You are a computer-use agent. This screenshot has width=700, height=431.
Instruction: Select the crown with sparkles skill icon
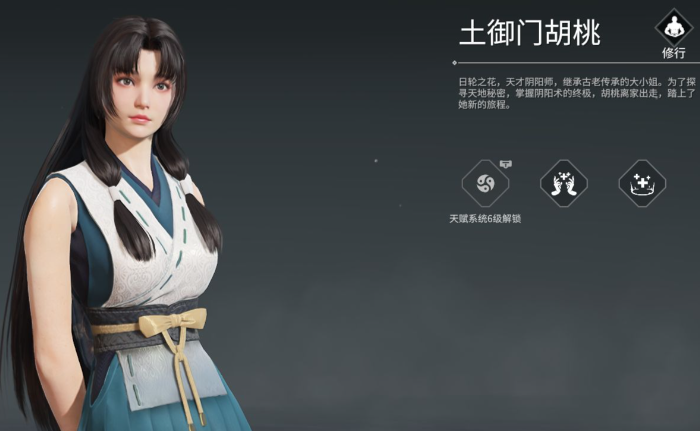641,184
